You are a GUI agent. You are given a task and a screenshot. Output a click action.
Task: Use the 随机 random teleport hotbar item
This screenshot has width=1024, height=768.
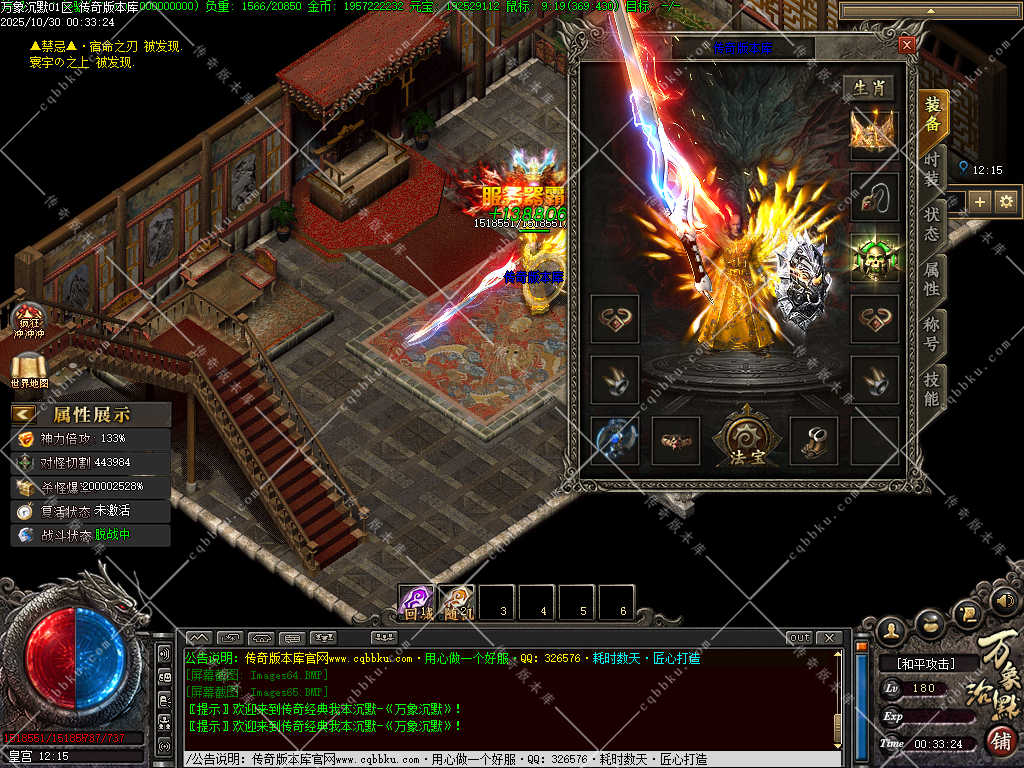point(456,603)
